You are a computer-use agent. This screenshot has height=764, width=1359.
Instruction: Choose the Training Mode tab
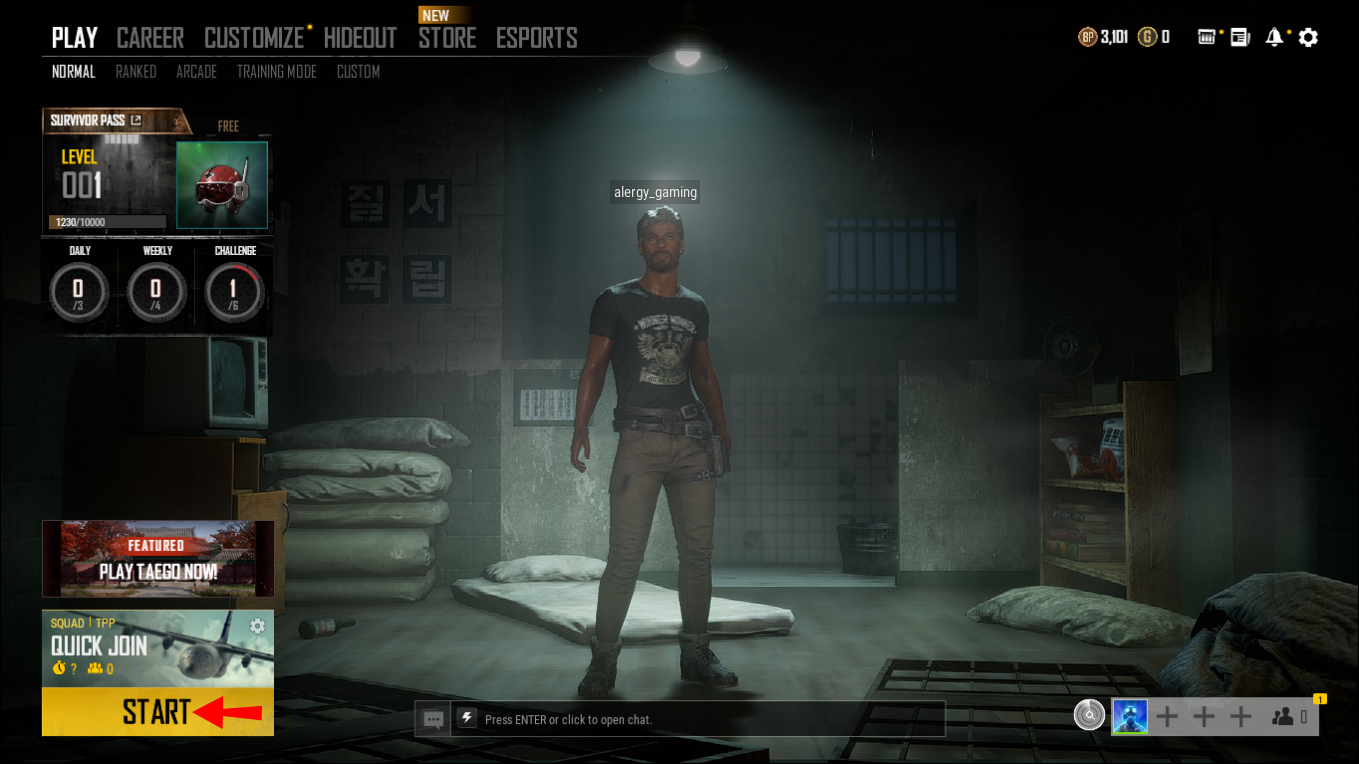coord(276,72)
